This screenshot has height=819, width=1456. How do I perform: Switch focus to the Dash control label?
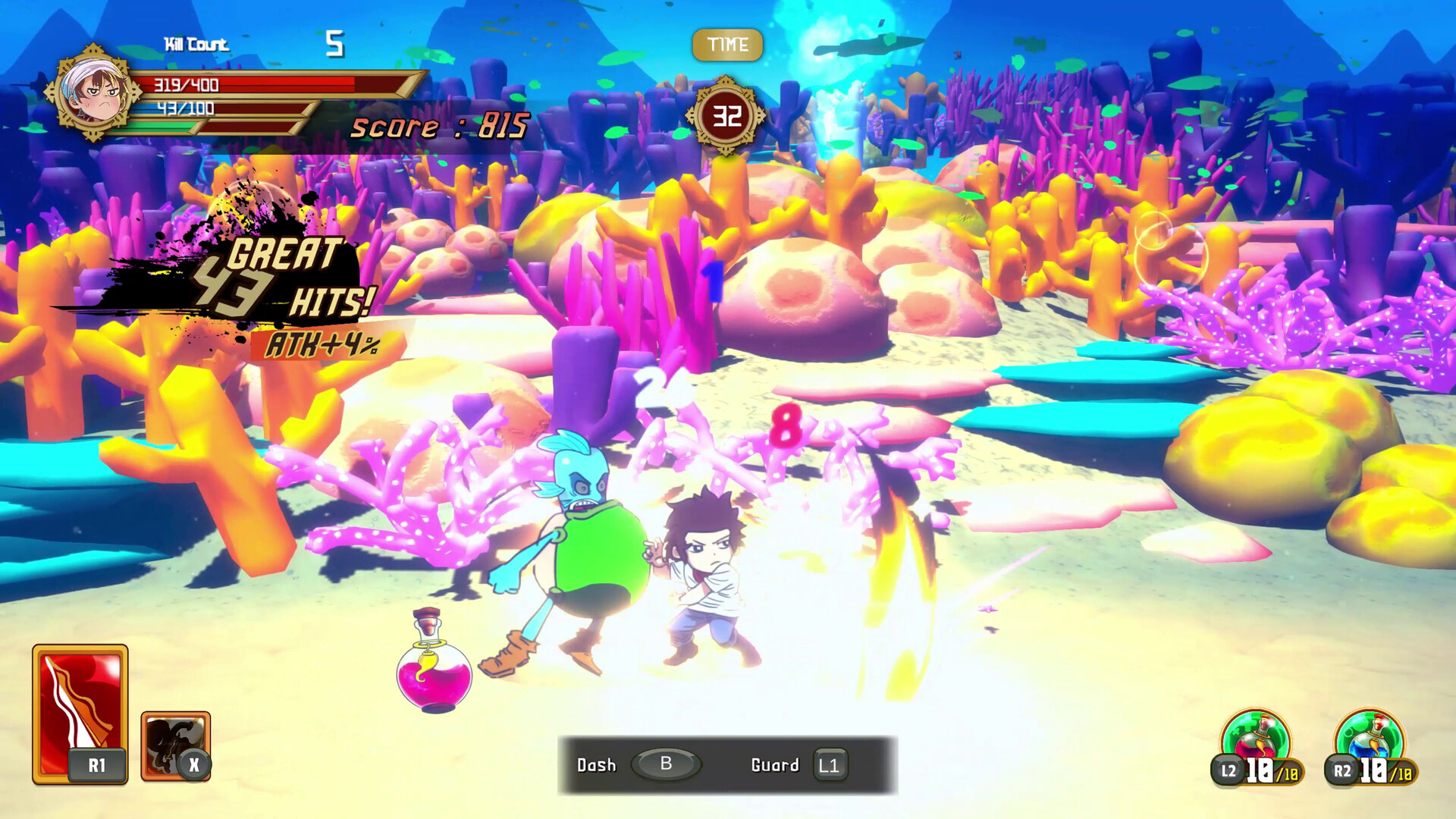pos(595,765)
